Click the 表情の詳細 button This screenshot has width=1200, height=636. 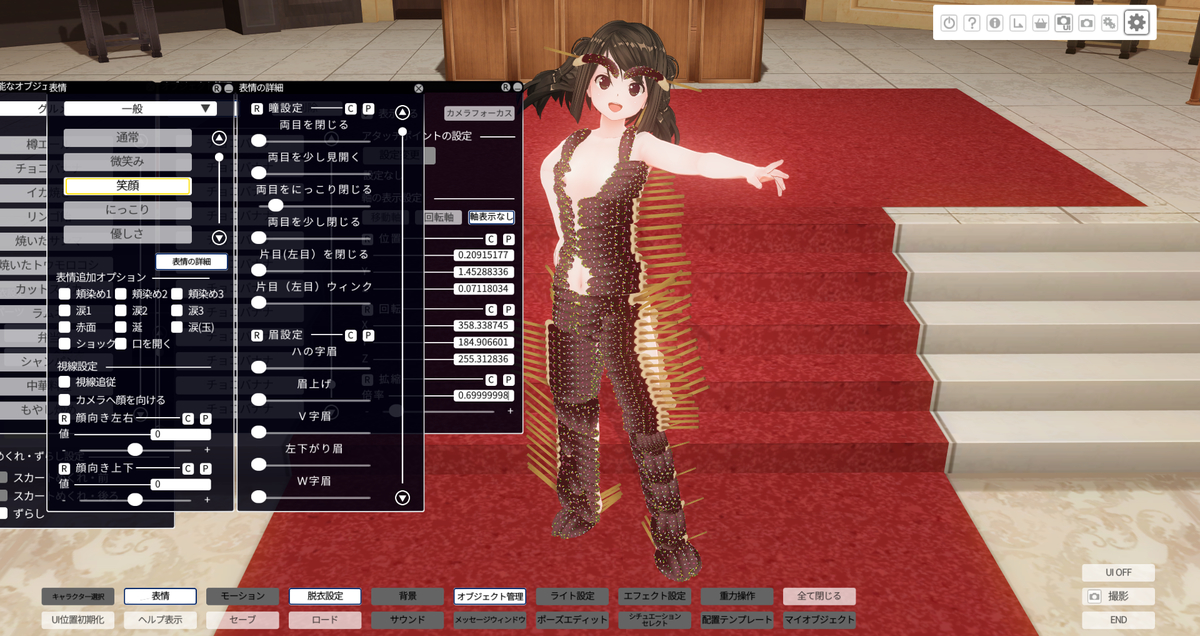[191, 262]
